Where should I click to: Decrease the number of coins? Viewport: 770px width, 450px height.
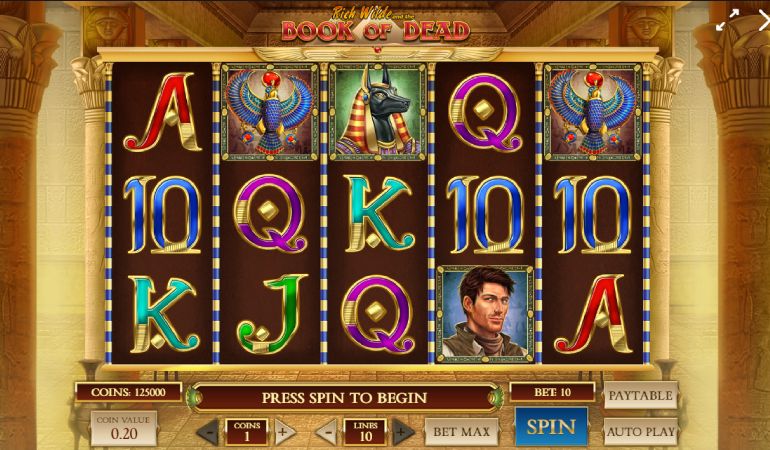click(209, 433)
